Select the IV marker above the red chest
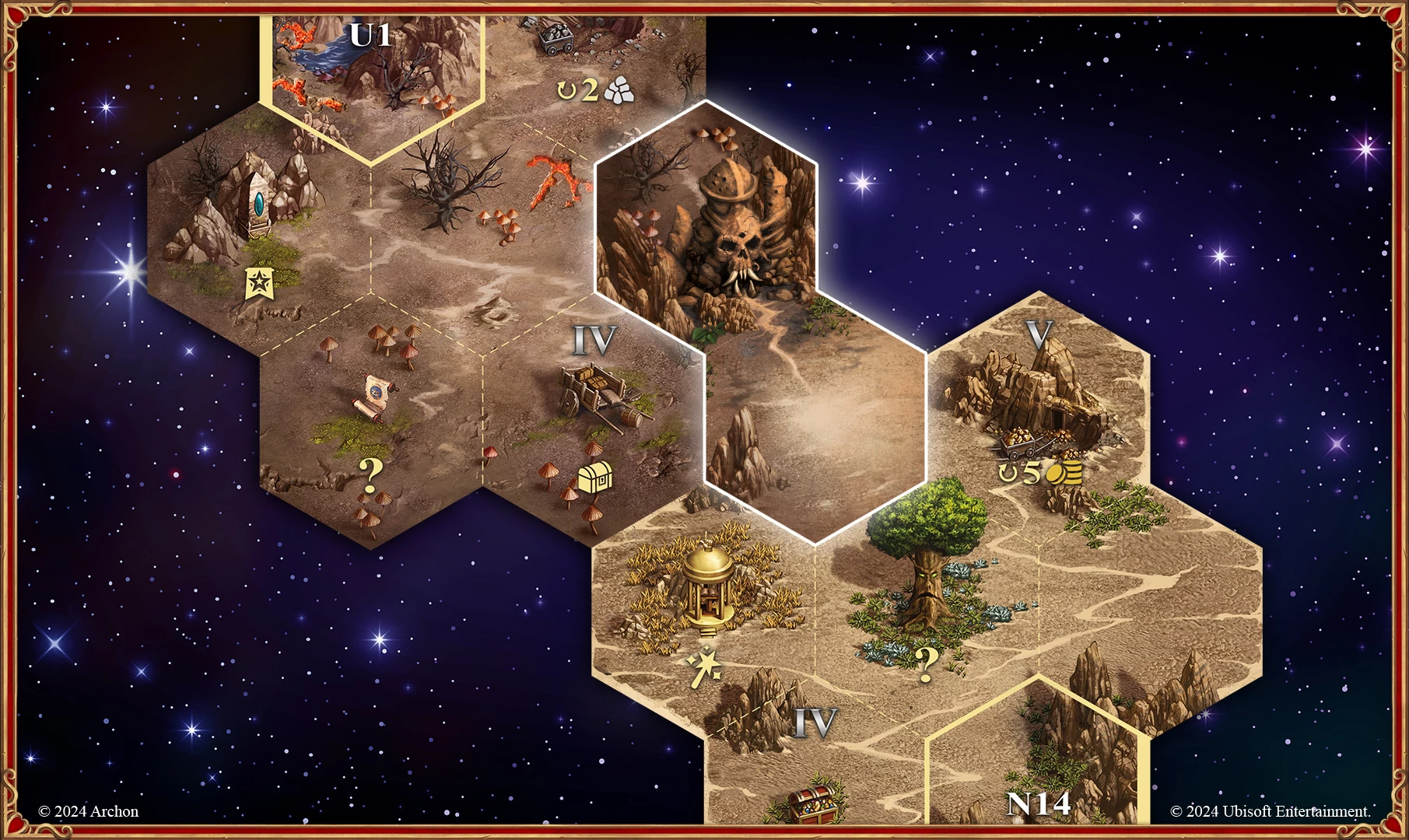Image resolution: width=1409 pixels, height=840 pixels. tap(815, 723)
